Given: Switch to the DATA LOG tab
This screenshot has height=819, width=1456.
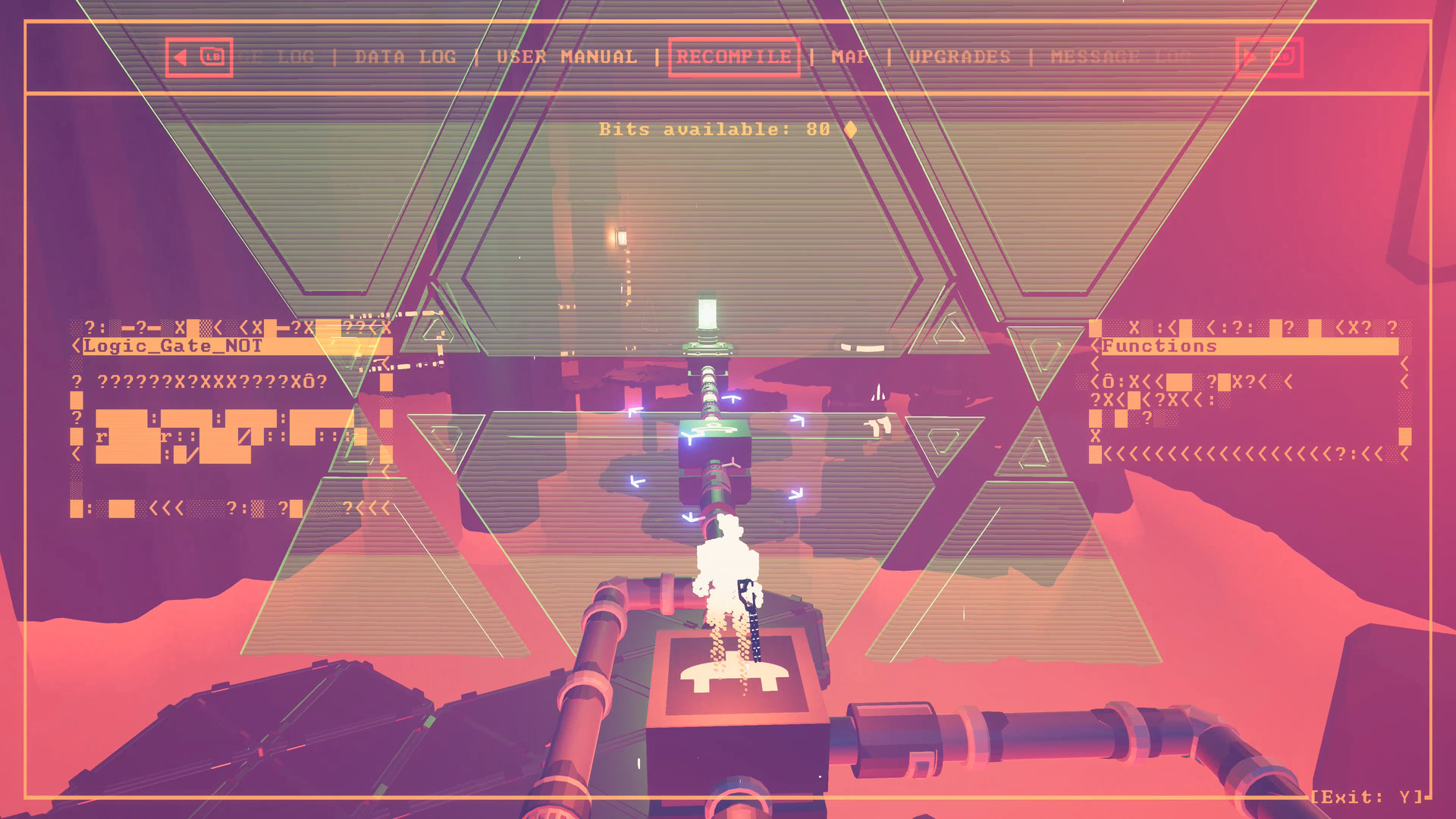Looking at the screenshot, I should pos(406,56).
